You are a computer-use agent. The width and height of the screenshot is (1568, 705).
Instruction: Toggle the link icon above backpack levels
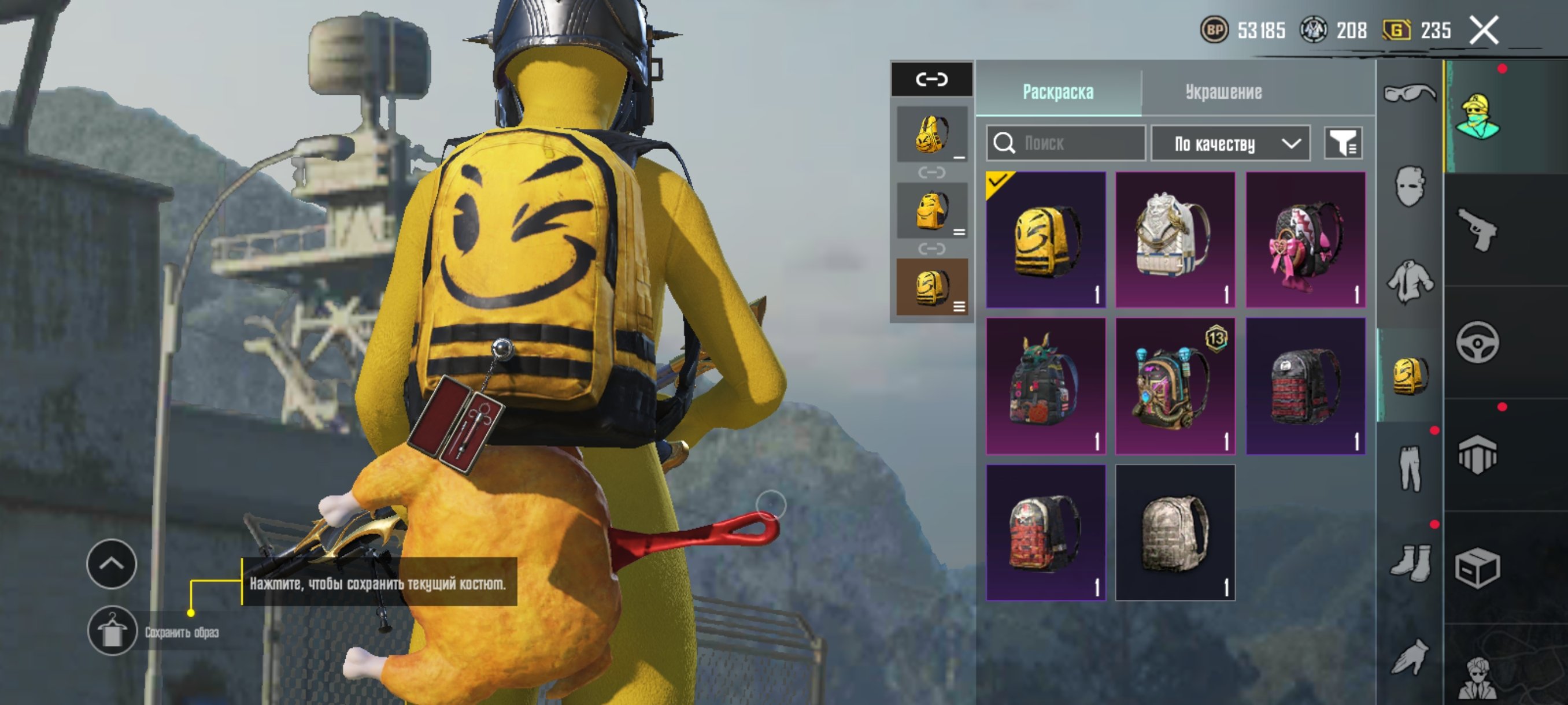coord(931,79)
